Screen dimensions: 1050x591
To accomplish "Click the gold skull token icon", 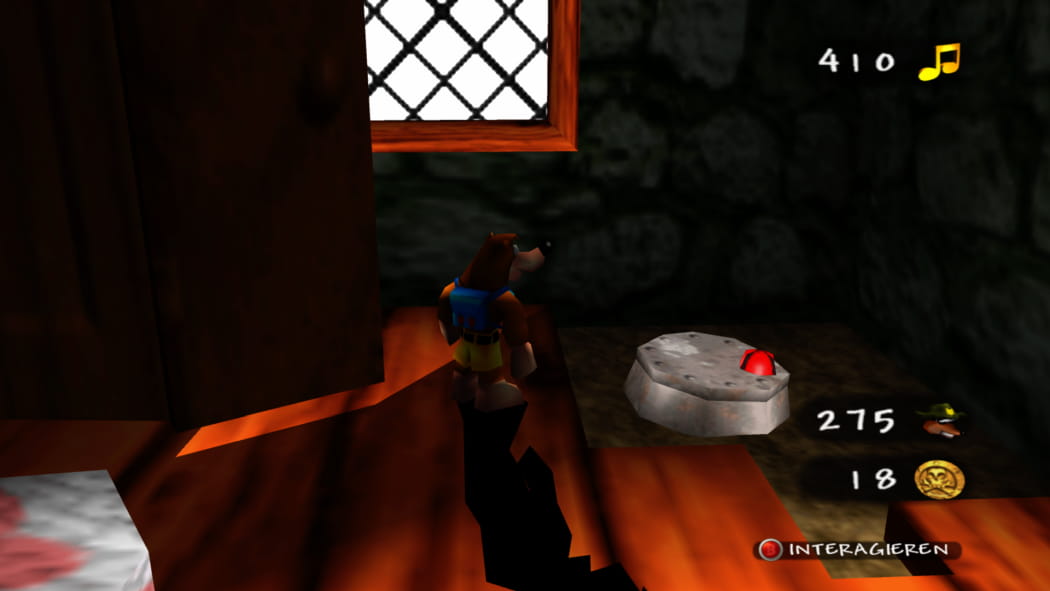I will click(939, 479).
